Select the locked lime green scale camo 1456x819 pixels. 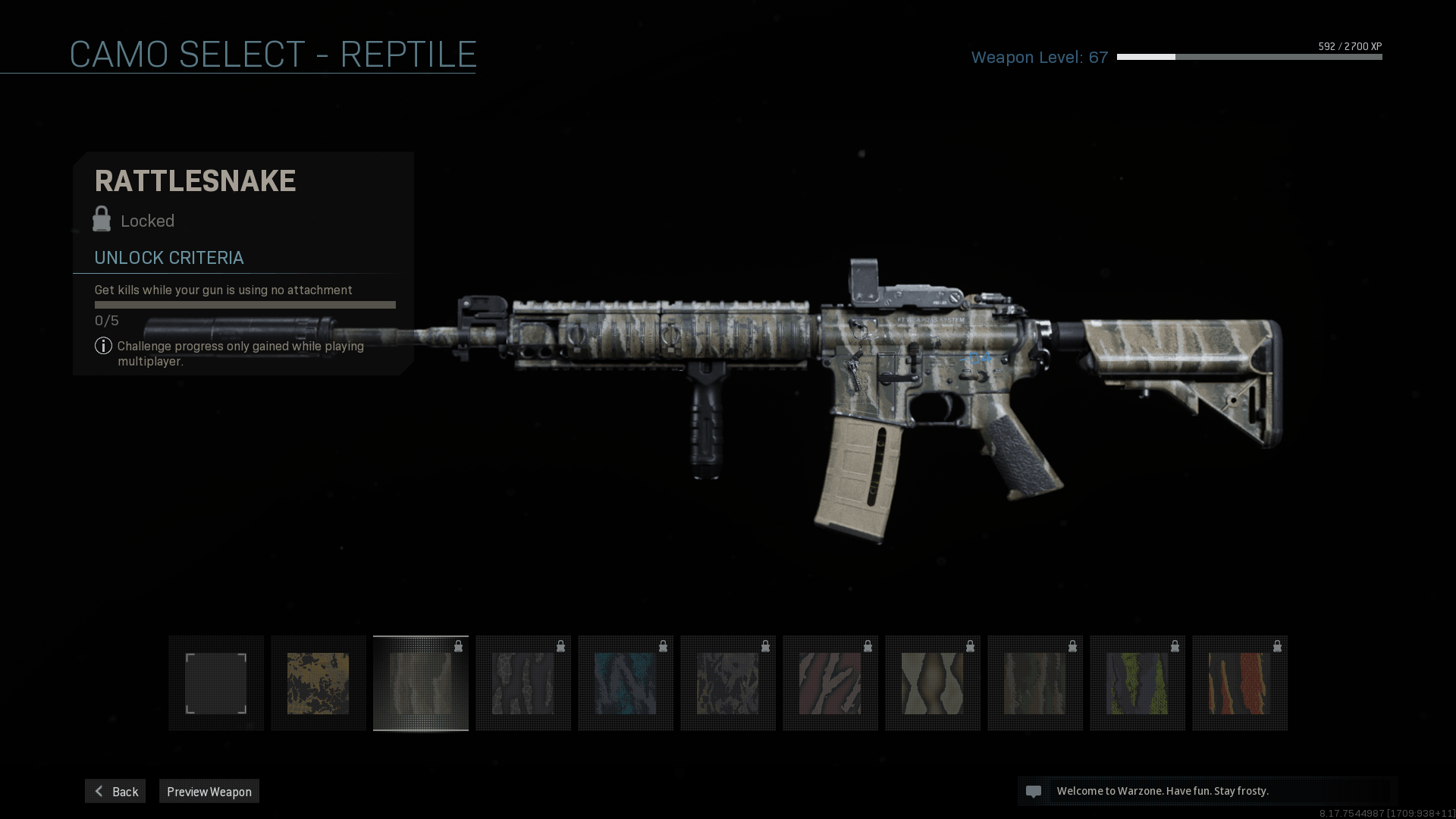click(x=1137, y=683)
